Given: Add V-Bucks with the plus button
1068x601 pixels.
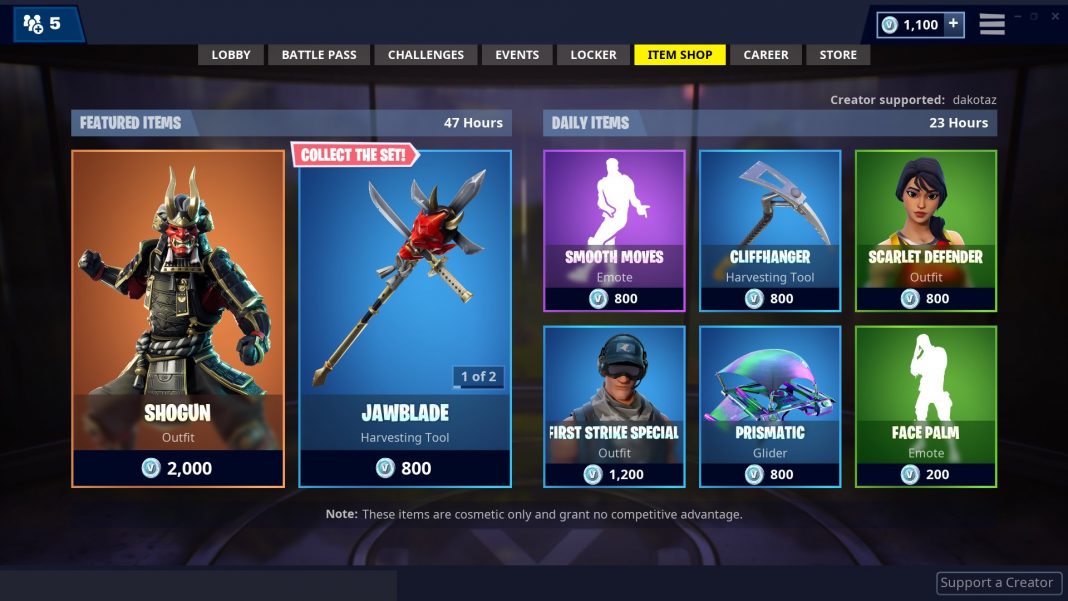Looking at the screenshot, I should coord(953,24).
